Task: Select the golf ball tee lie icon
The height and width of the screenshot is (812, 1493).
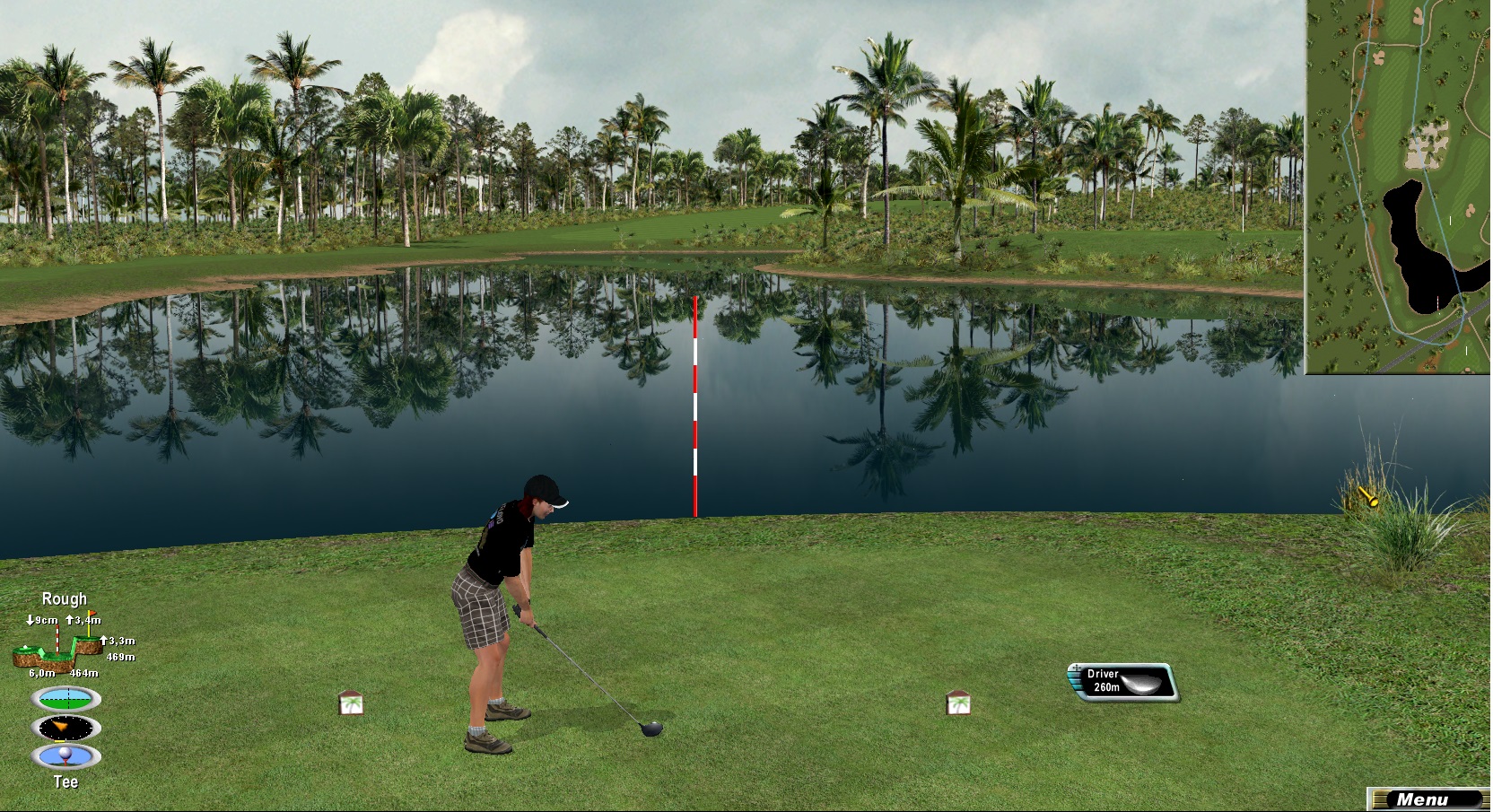Action: pos(66,756)
